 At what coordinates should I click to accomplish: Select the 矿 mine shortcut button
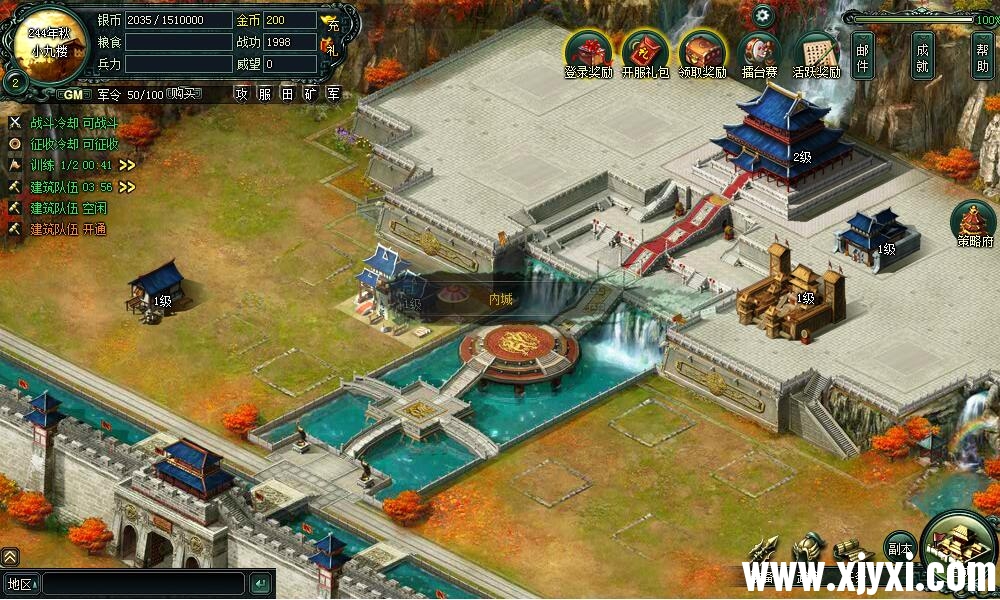(310, 94)
